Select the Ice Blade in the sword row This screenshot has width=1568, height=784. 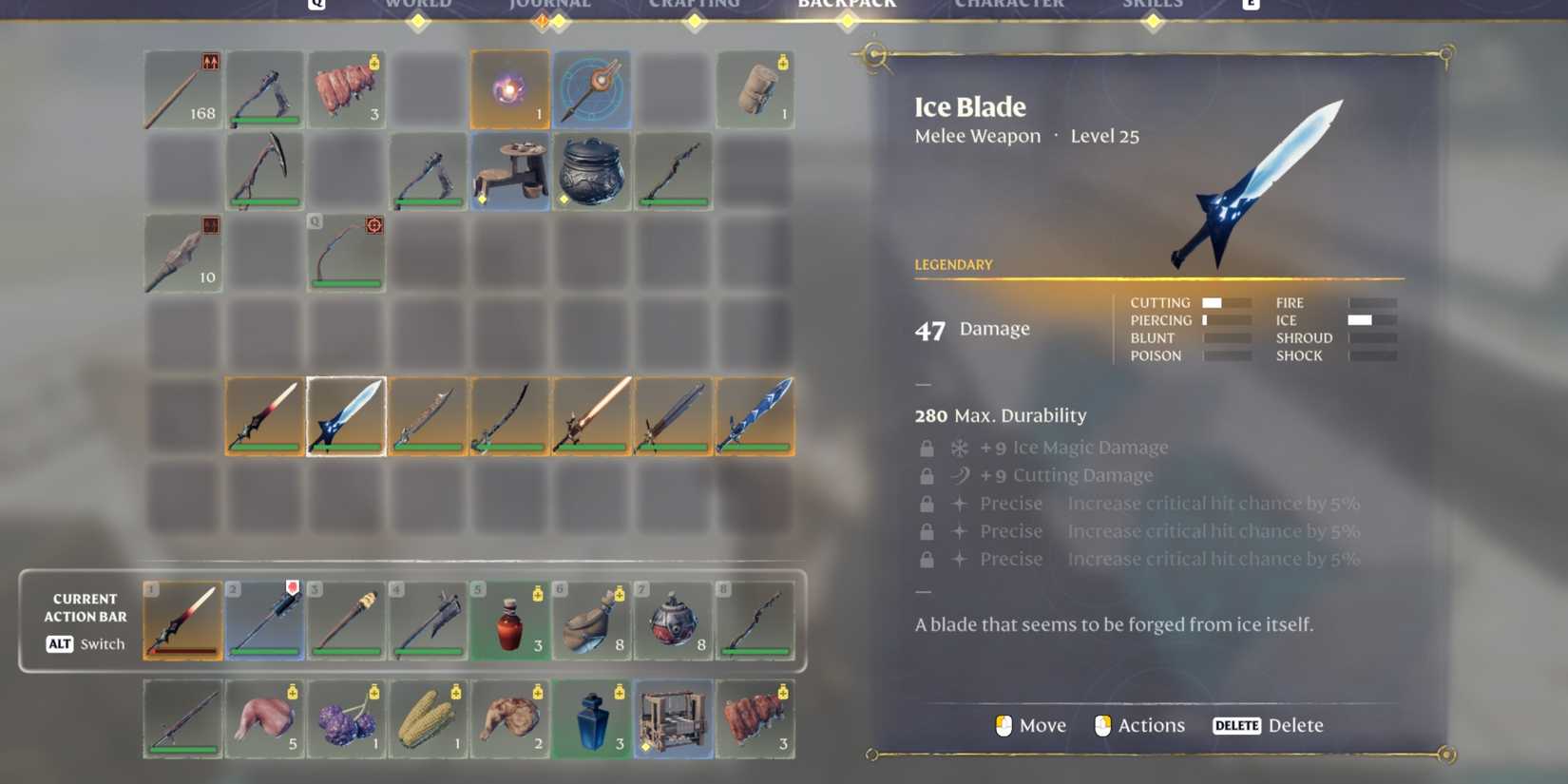(345, 415)
